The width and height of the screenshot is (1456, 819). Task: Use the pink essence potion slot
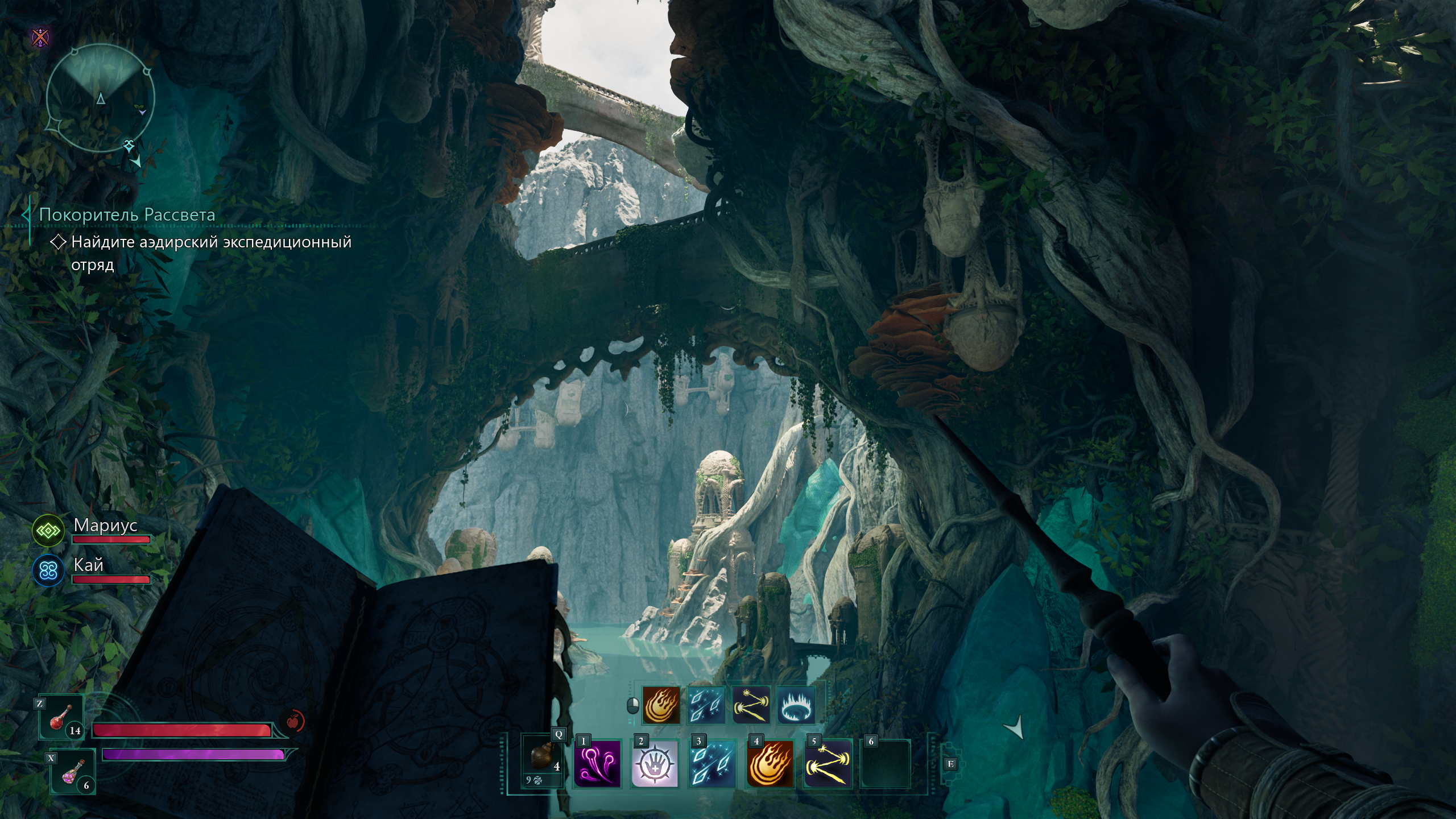pos(73,772)
